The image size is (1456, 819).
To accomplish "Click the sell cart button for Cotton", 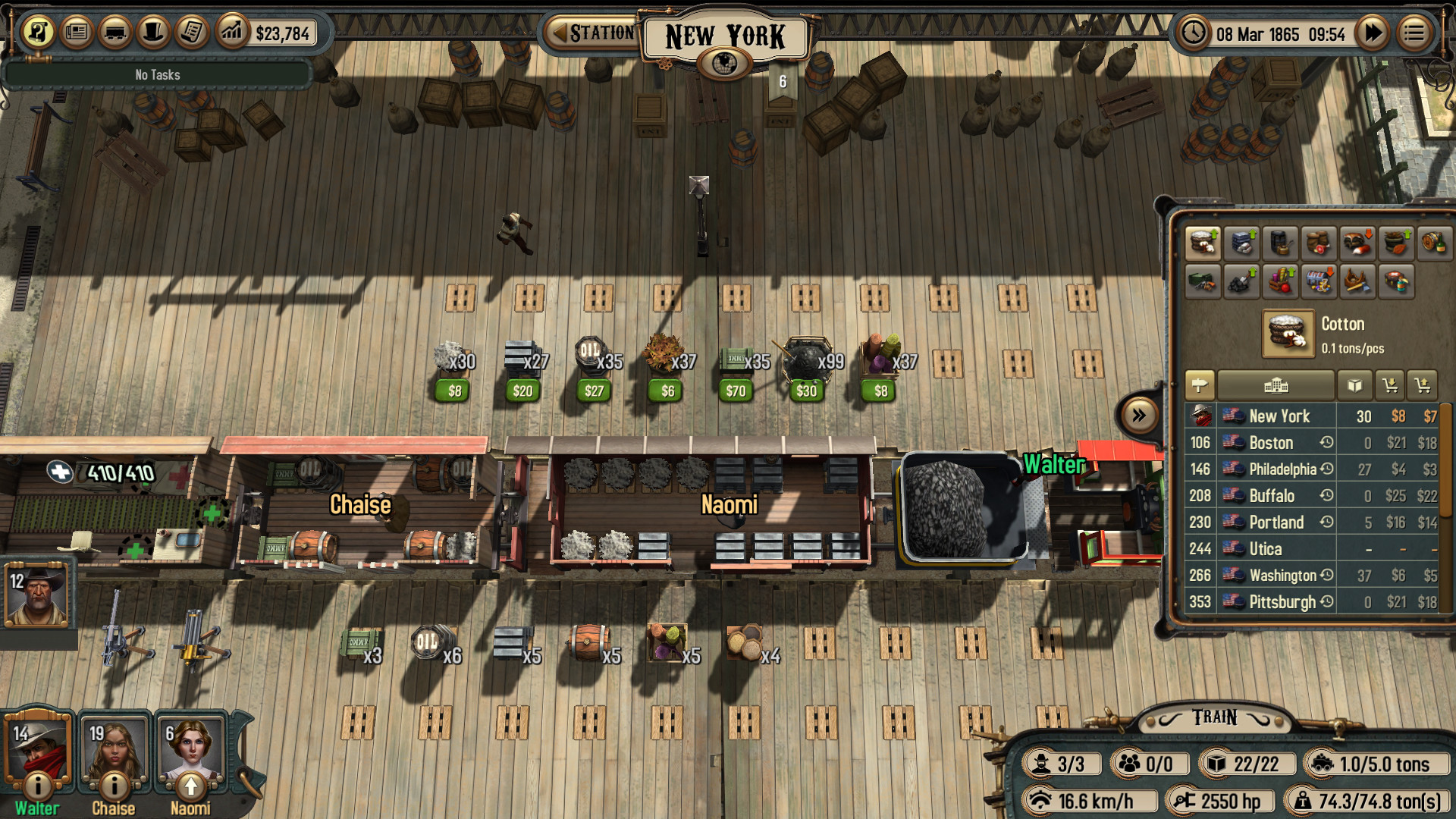I will (x=1423, y=385).
